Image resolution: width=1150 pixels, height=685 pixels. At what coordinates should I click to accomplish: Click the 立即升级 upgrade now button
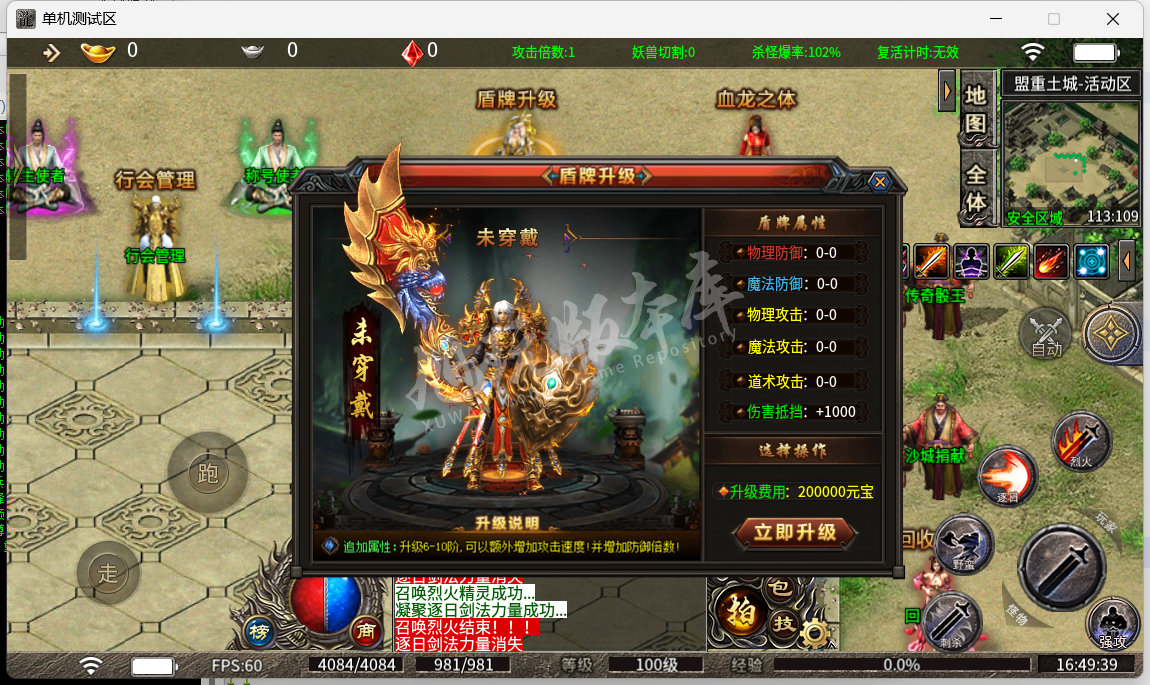coord(795,532)
